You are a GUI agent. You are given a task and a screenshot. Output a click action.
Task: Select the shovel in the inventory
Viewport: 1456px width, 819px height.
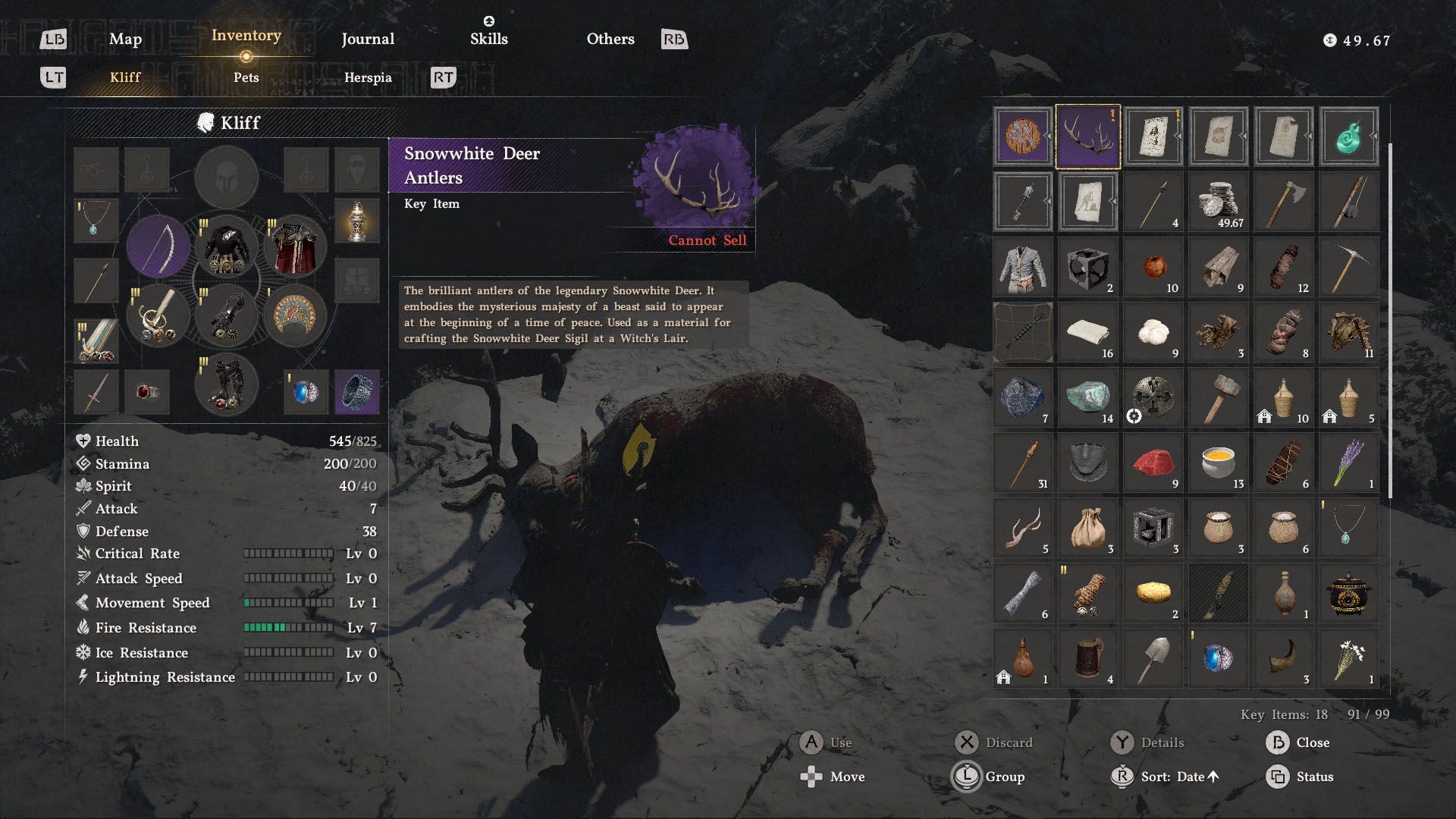(x=1153, y=658)
